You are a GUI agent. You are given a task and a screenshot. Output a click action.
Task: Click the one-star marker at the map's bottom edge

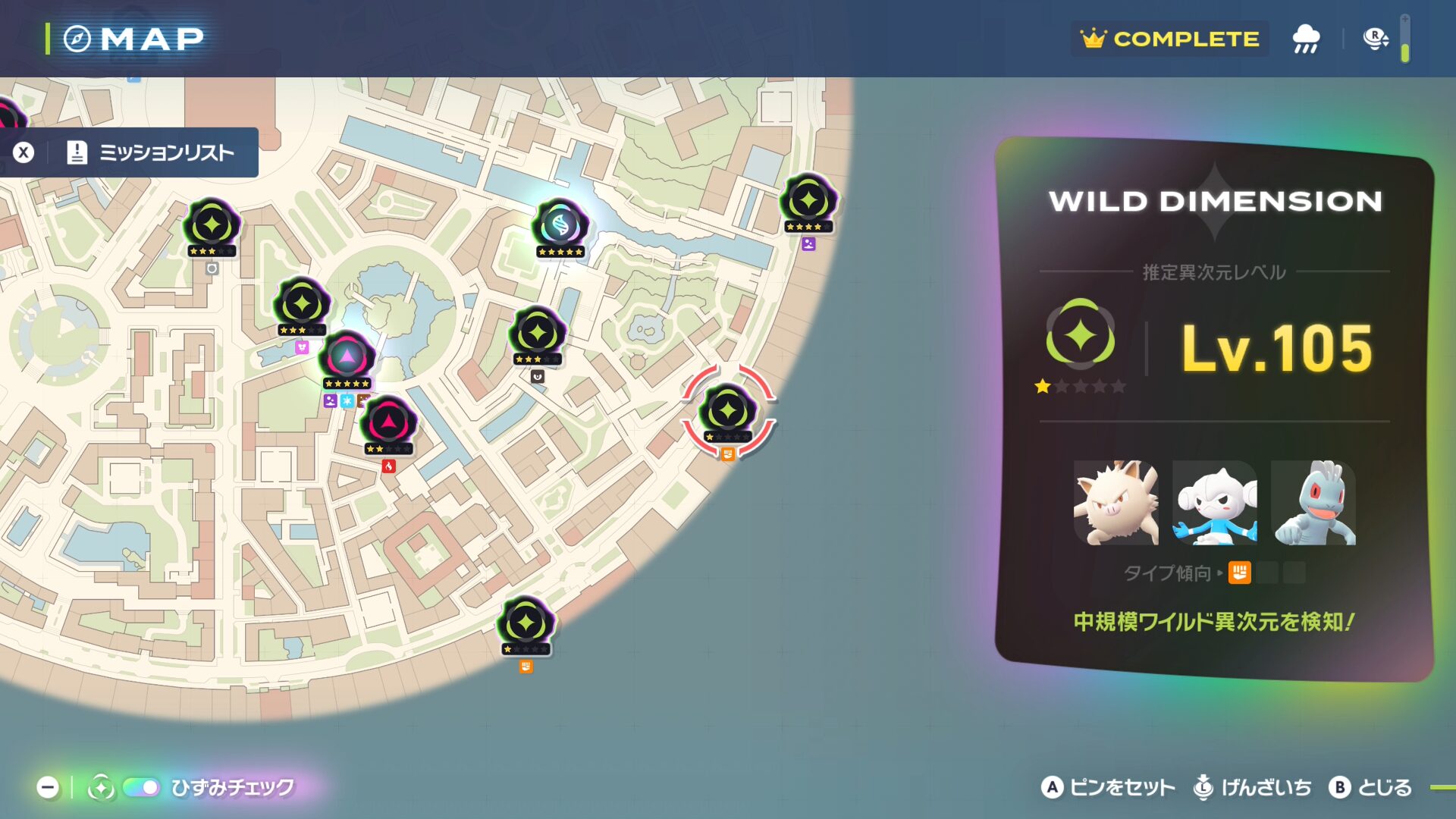(526, 624)
